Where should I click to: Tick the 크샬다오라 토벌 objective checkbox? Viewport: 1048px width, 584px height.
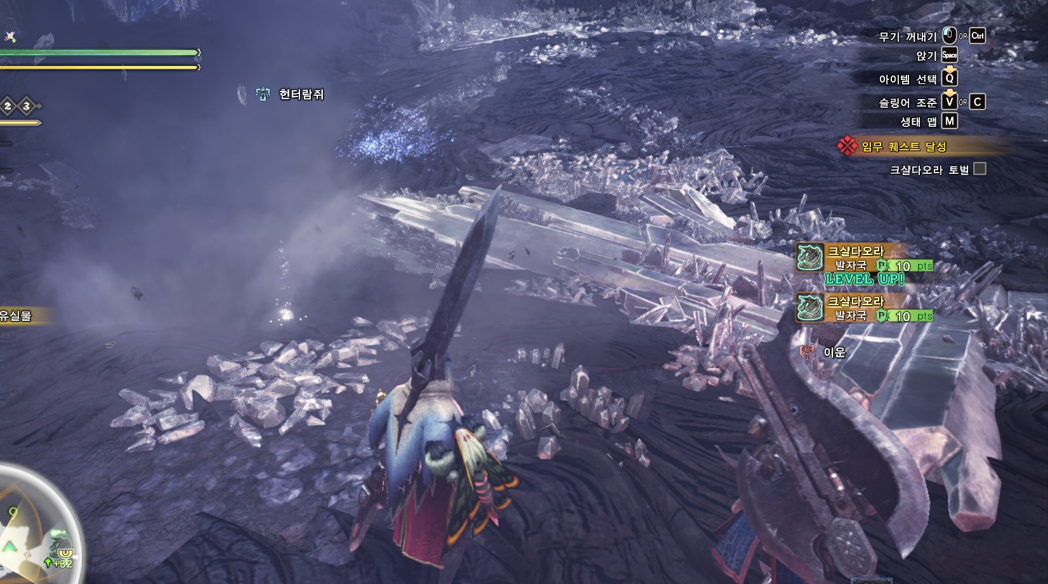click(980, 169)
